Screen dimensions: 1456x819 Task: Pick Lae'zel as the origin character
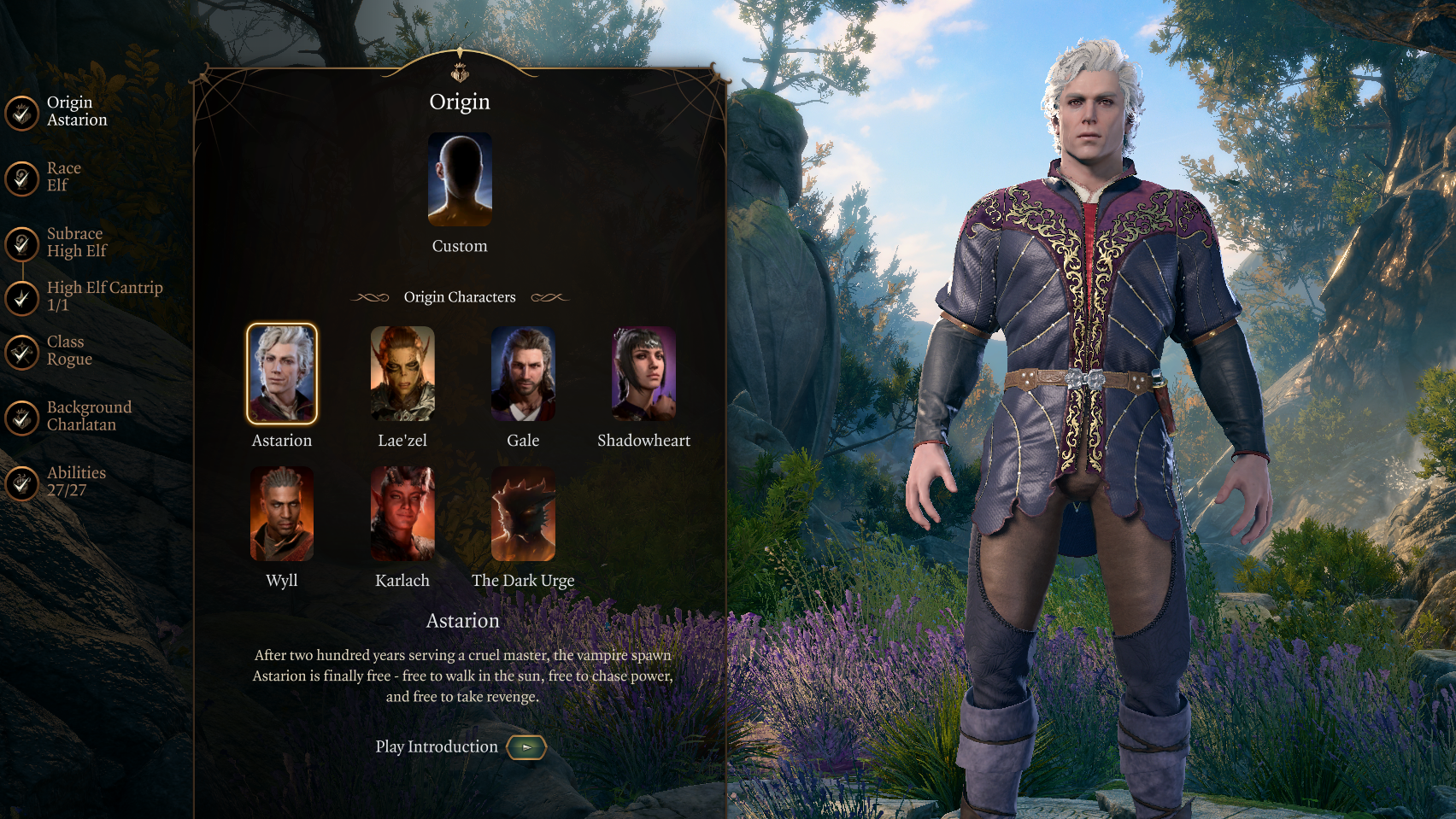[x=402, y=374]
